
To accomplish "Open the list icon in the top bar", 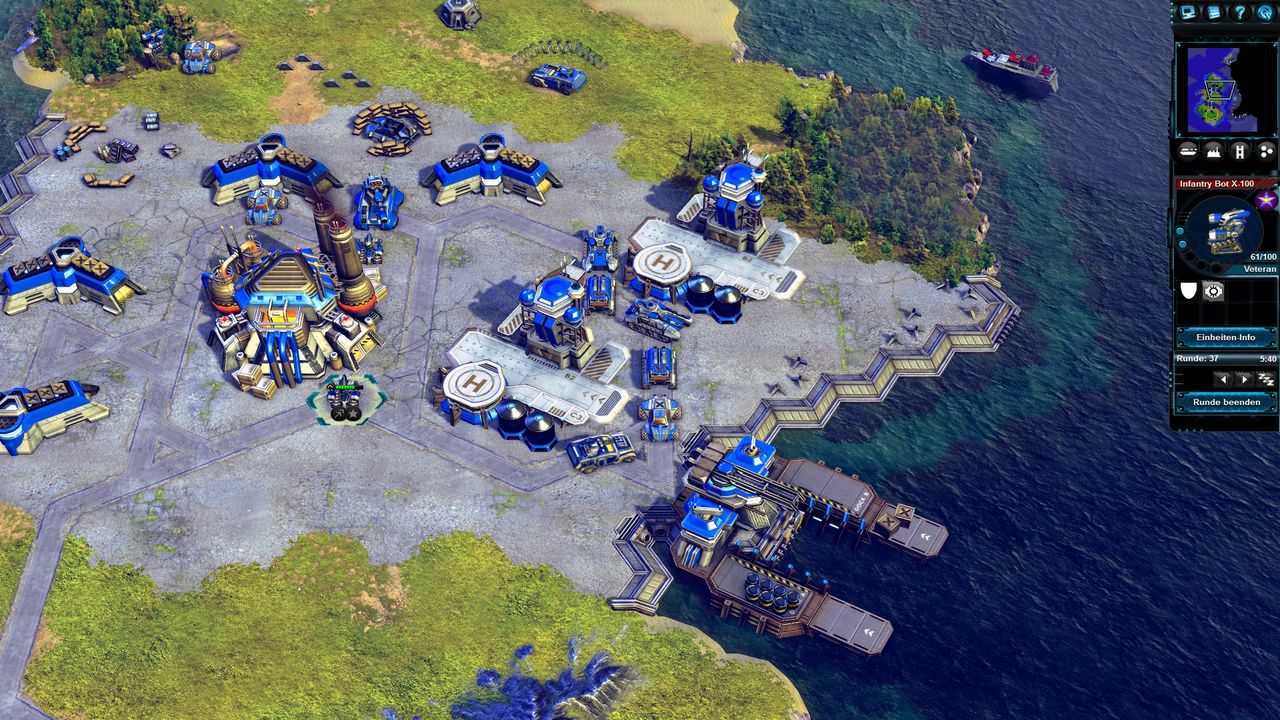I will pyautogui.click(x=1214, y=13).
